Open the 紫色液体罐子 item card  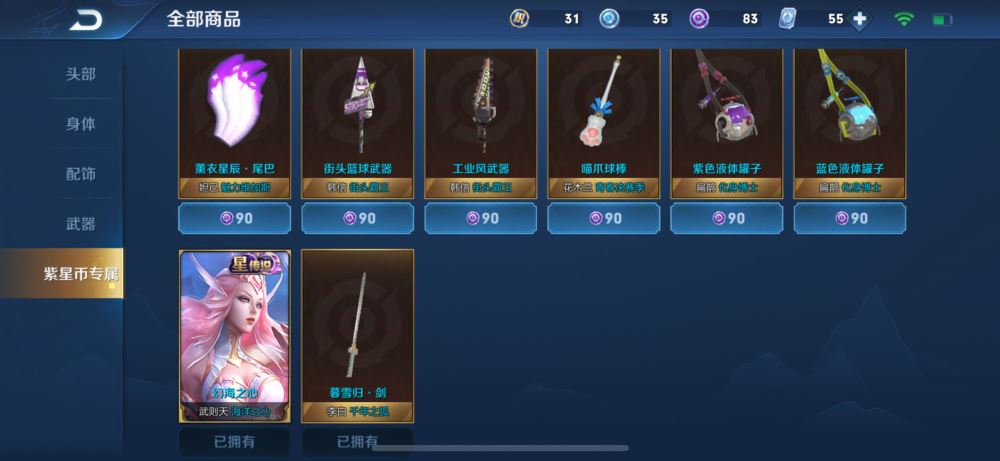727,122
